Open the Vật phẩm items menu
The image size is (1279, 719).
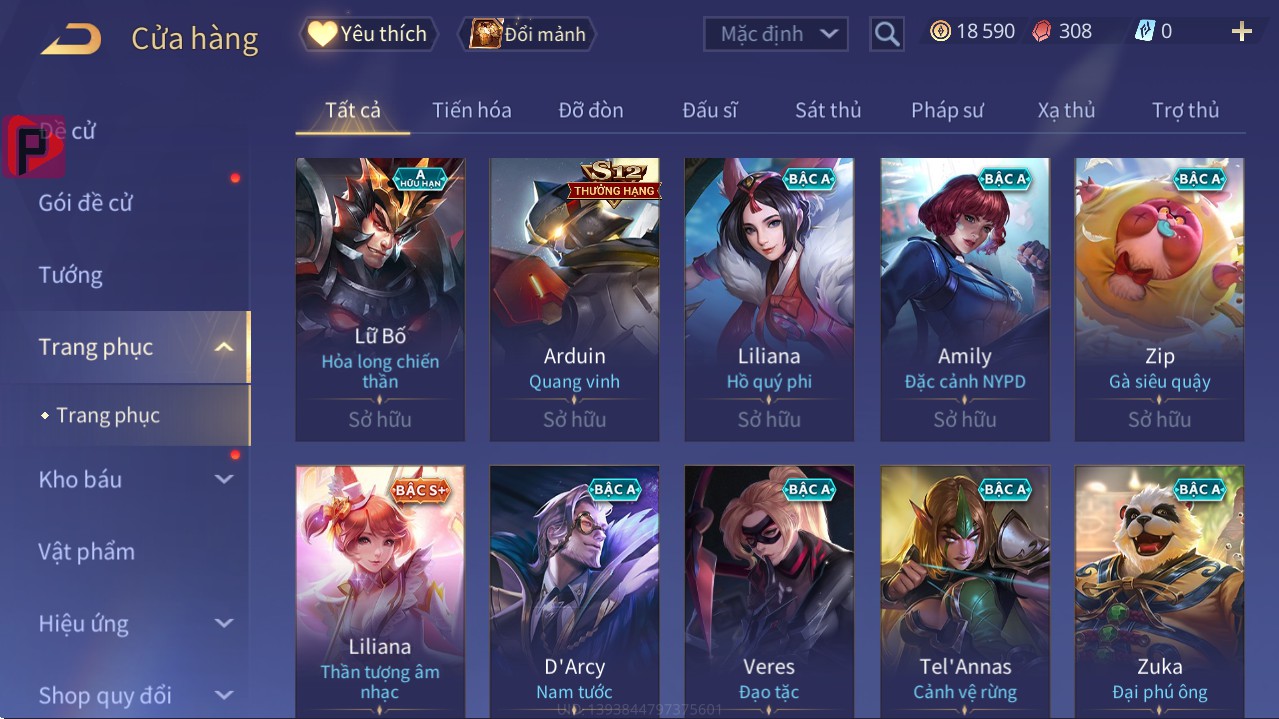coord(86,551)
